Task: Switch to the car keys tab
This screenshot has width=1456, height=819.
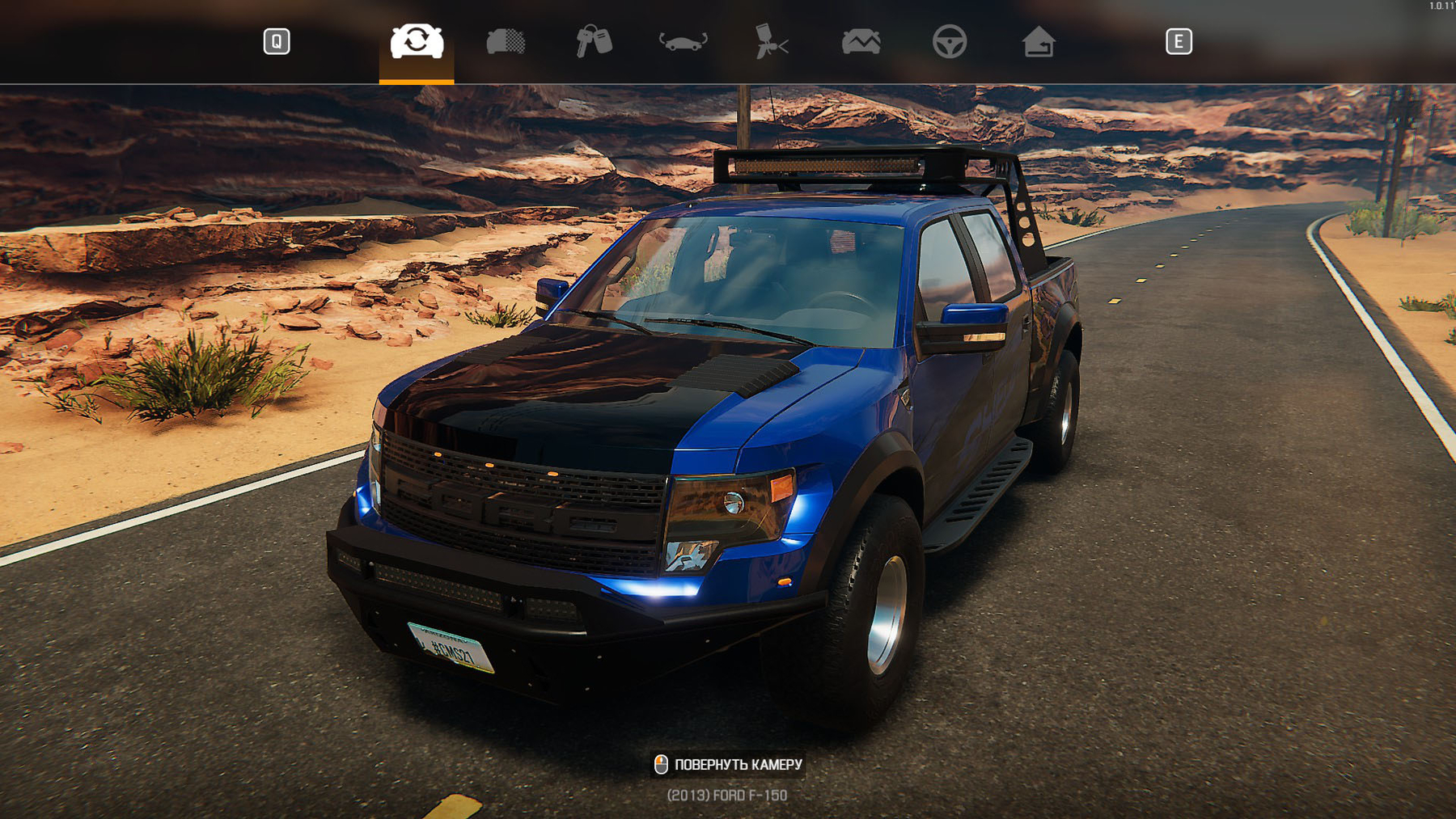Action: click(594, 41)
